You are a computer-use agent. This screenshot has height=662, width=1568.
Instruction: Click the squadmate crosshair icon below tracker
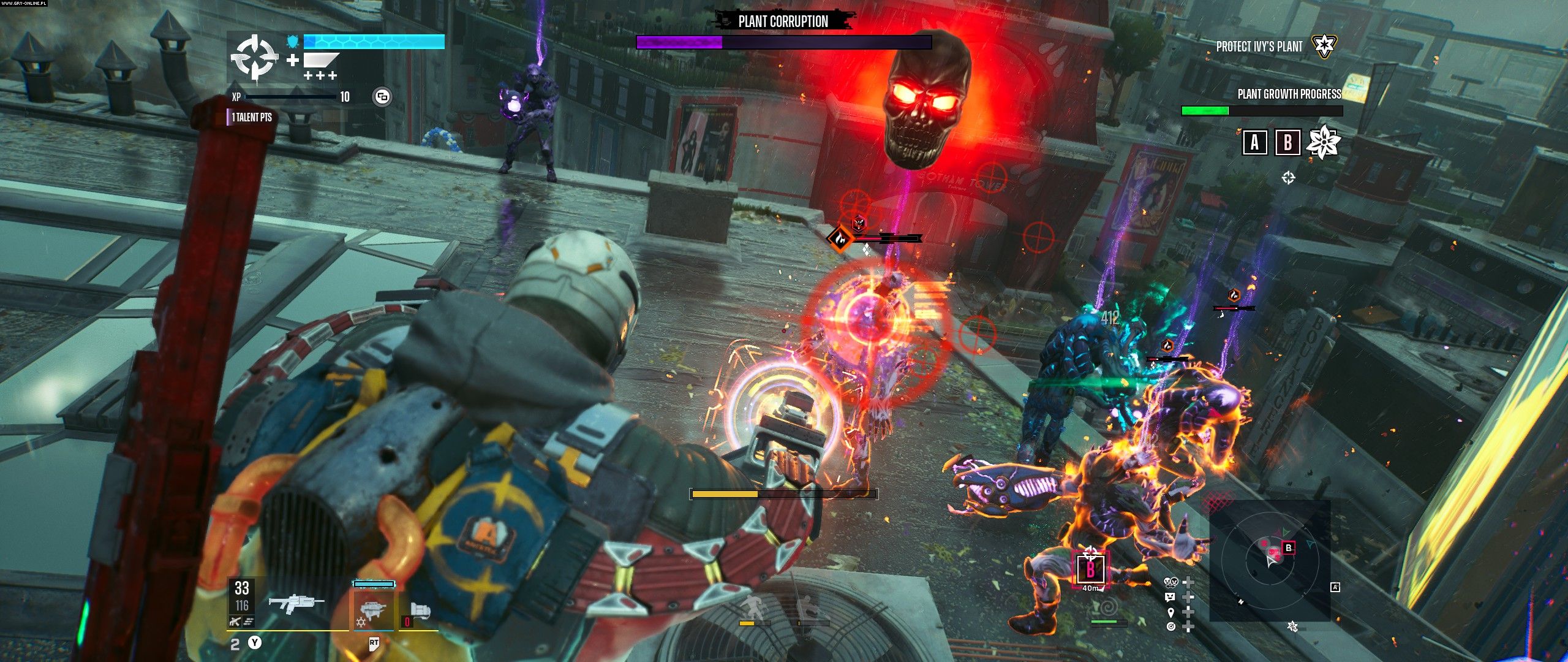[1288, 178]
